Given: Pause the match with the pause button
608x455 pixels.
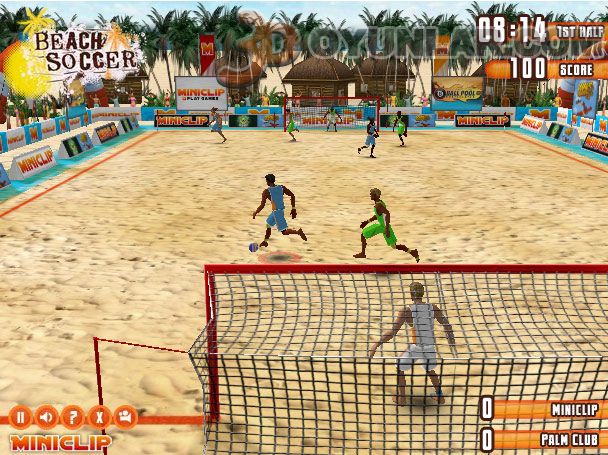Looking at the screenshot, I should coord(19,416).
